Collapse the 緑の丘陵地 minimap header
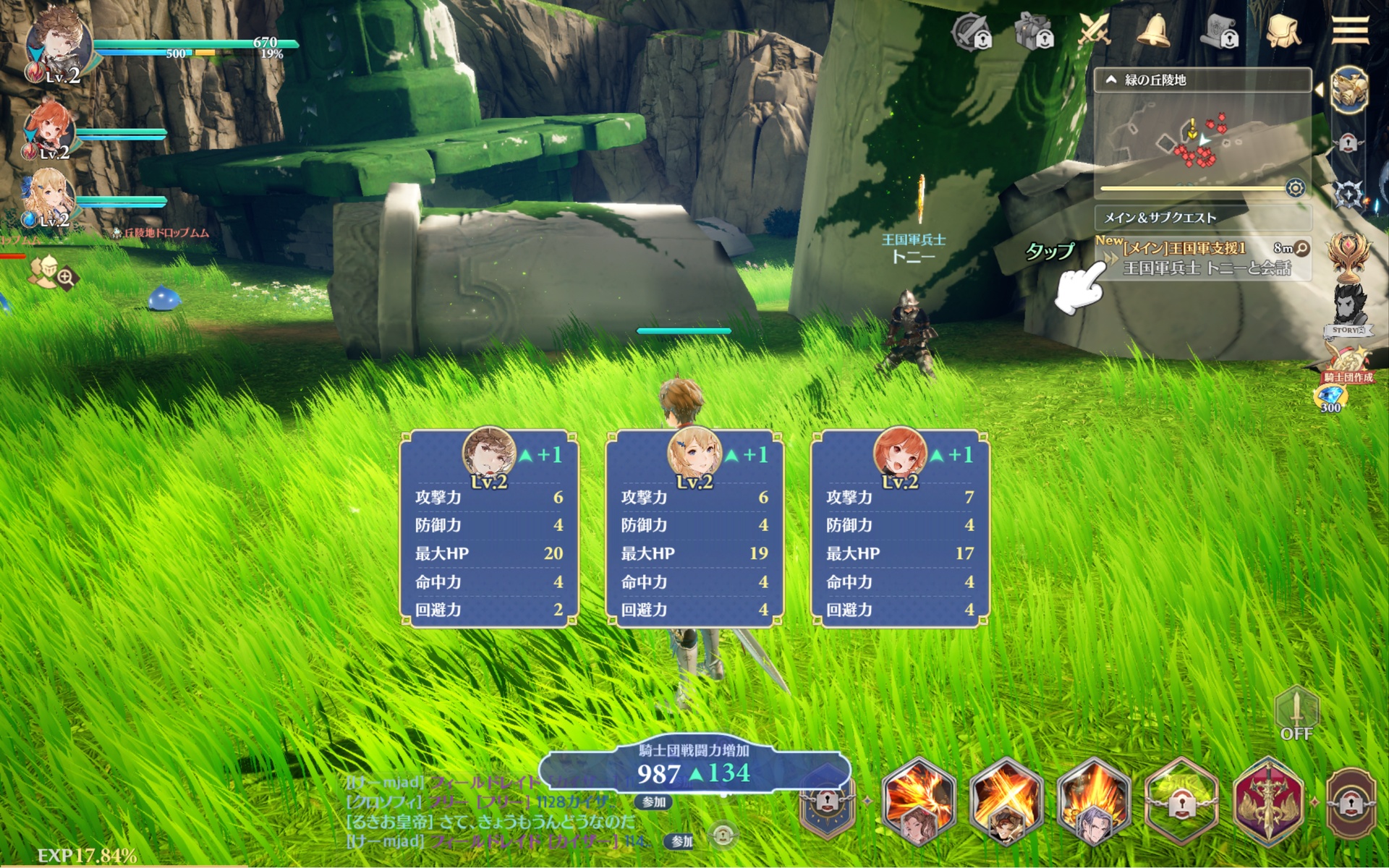The height and width of the screenshot is (868, 1389). point(1112,80)
